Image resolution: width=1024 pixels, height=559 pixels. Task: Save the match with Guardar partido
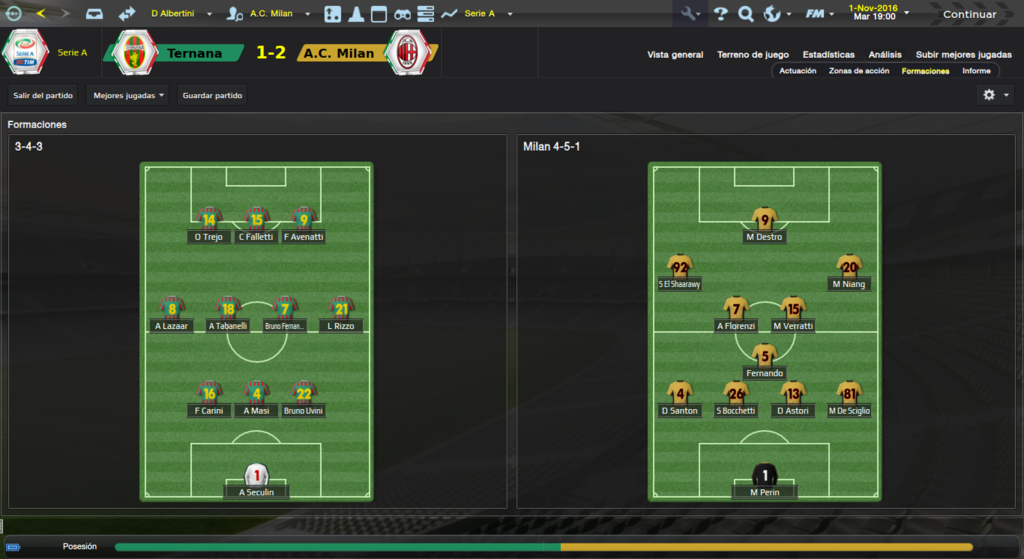pos(213,95)
